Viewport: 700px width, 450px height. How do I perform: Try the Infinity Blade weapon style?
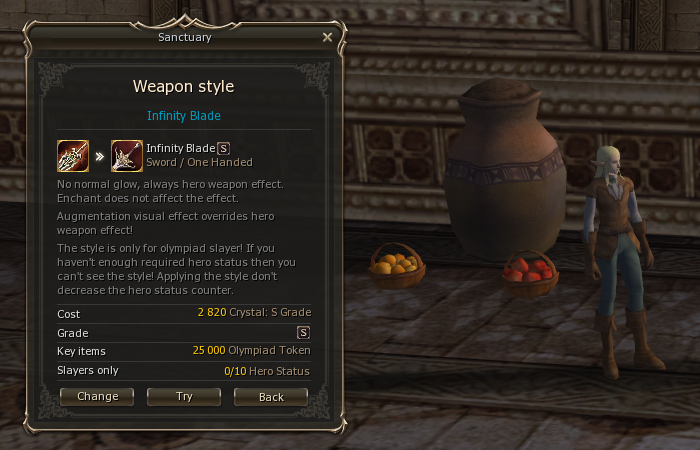184,396
